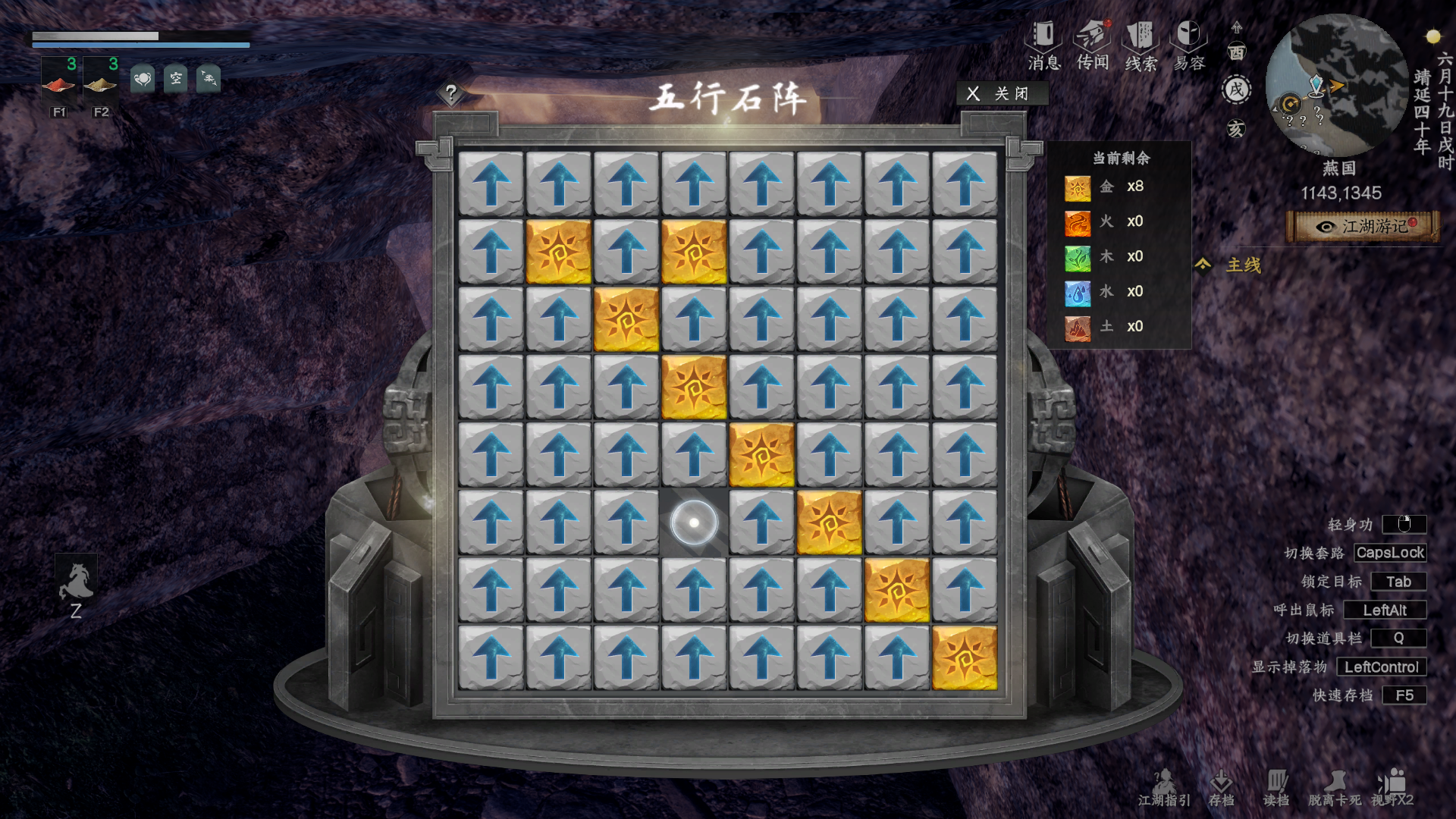Expand the time track arrow above 酉
The height and width of the screenshot is (819, 1456).
pyautogui.click(x=1236, y=29)
